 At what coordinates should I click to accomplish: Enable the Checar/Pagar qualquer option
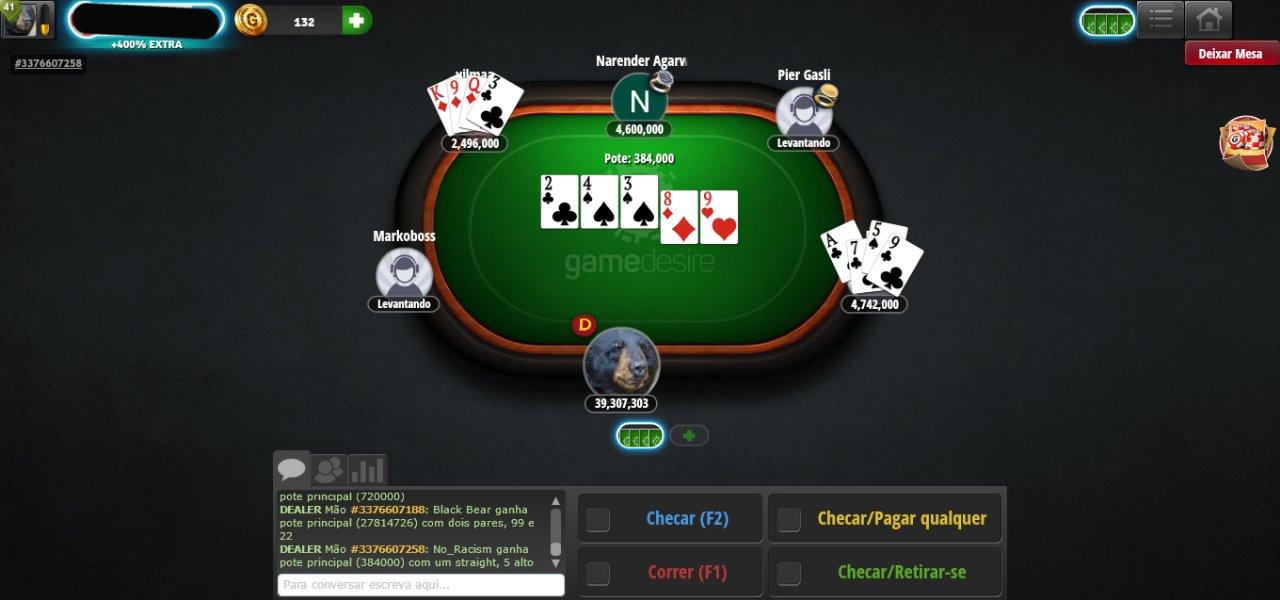789,519
